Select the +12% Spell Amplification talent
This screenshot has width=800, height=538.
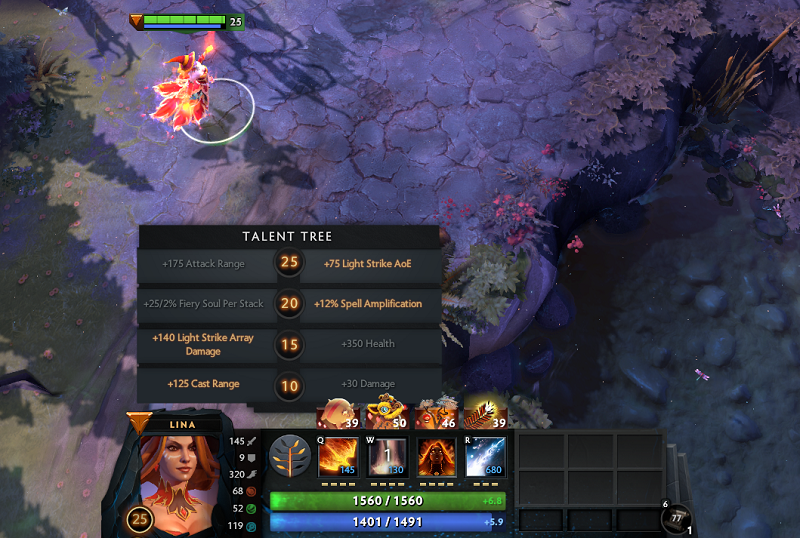(367, 304)
